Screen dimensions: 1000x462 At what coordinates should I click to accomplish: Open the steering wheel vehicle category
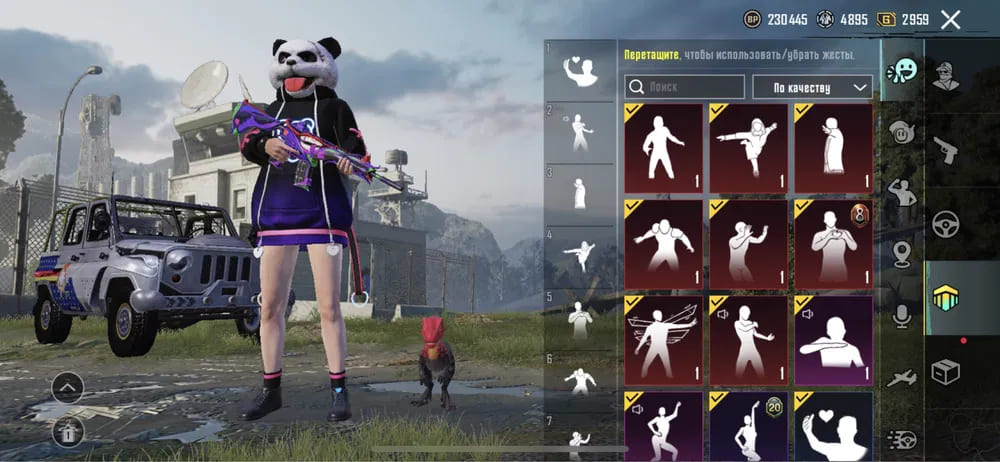[946, 224]
